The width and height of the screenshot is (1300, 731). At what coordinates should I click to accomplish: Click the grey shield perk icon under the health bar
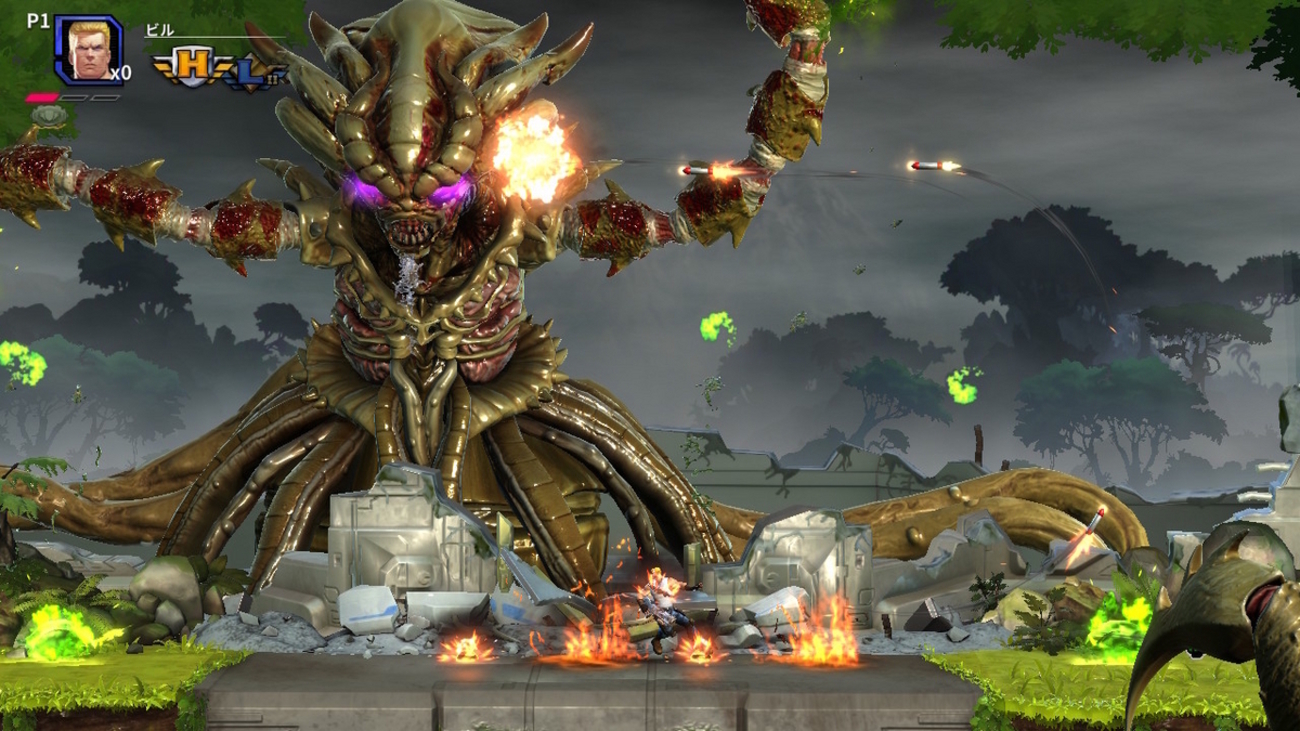point(47,115)
